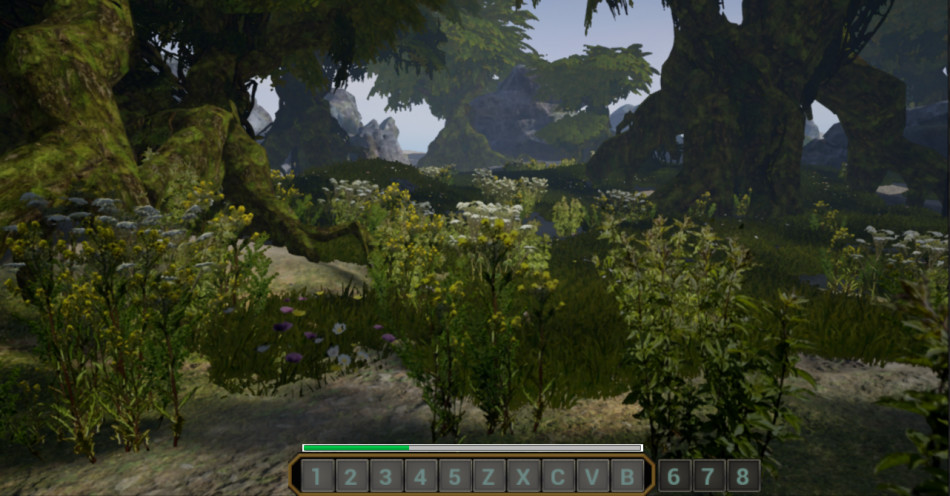Click the side slot labeled 8

pyautogui.click(x=743, y=476)
